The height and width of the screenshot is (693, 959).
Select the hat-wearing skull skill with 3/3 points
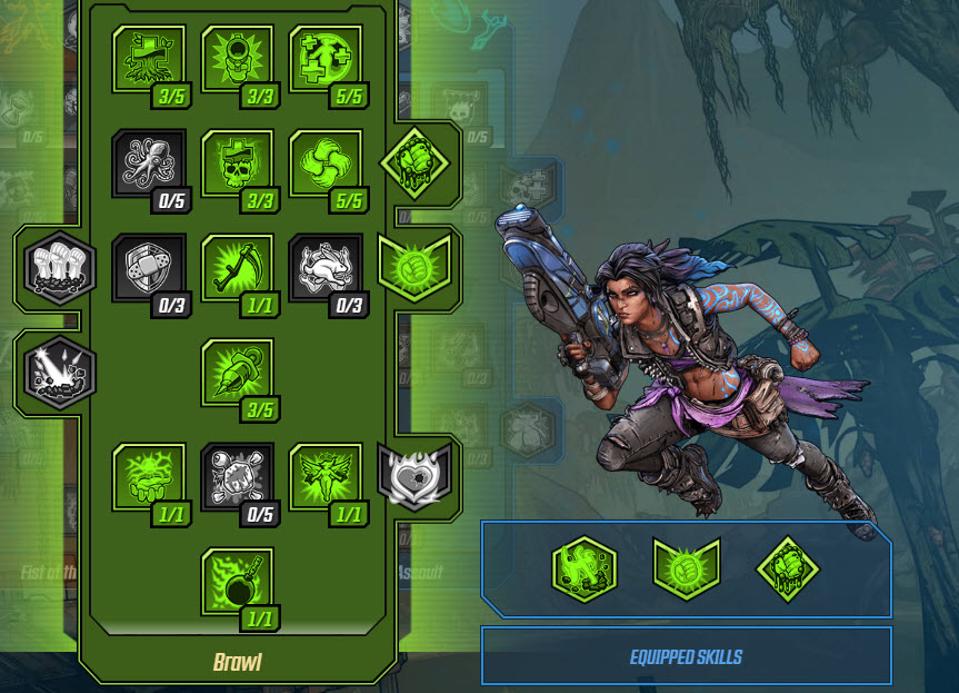tap(238, 163)
